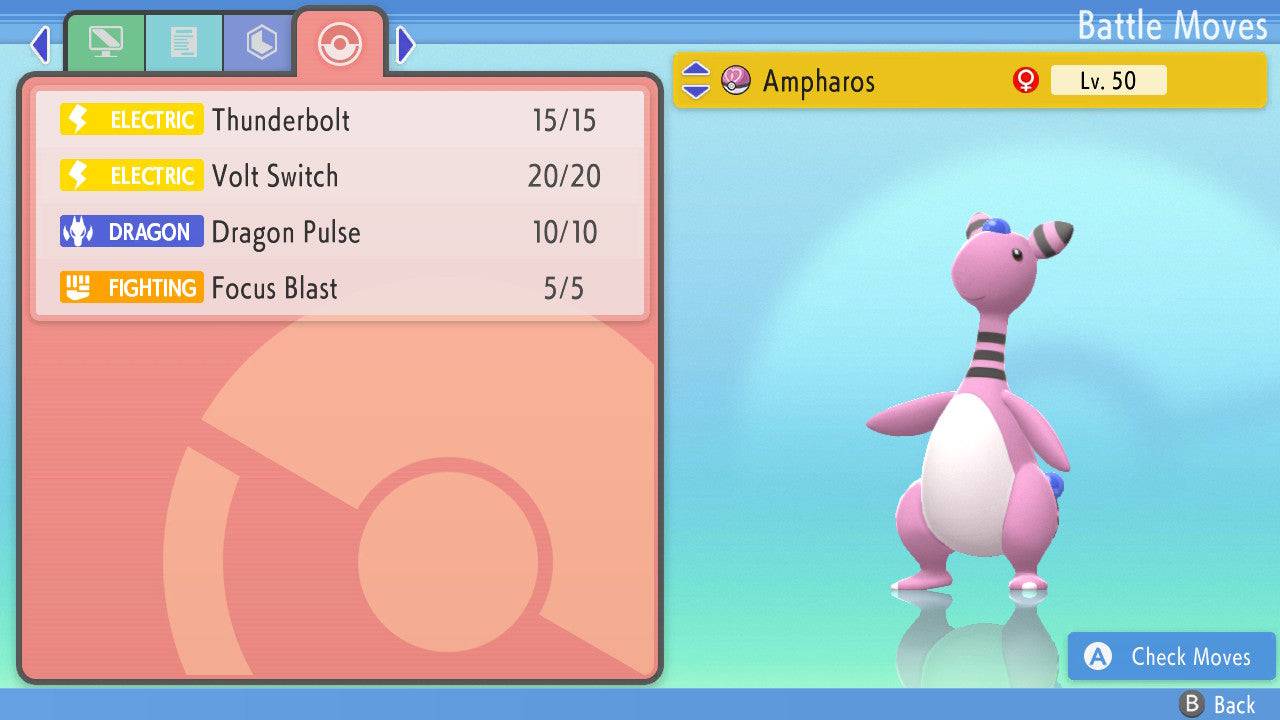The height and width of the screenshot is (720, 1280).
Task: Click the Love Ball icon beside Ampharos
Action: [x=735, y=80]
